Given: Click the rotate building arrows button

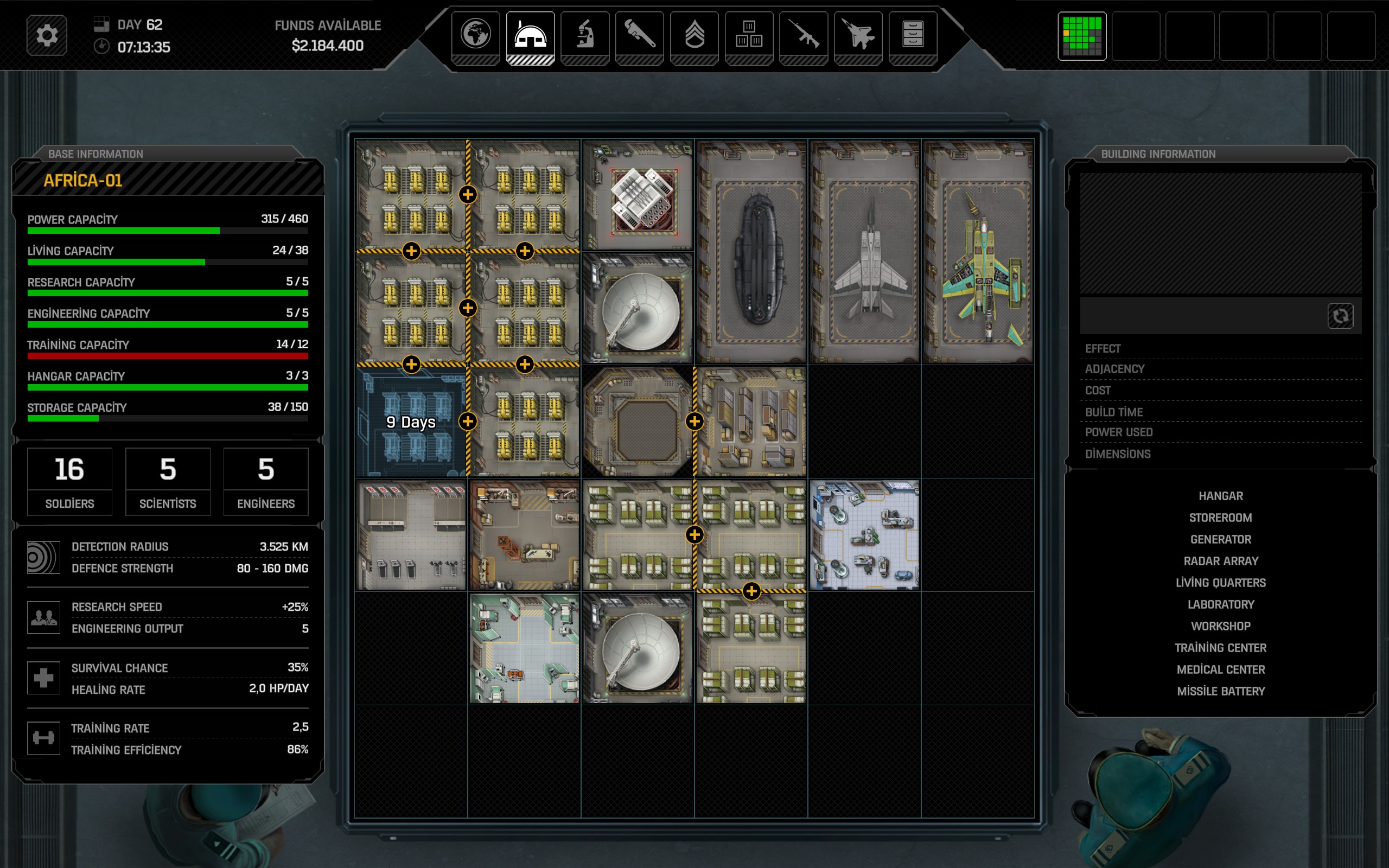Looking at the screenshot, I should tap(1340, 316).
